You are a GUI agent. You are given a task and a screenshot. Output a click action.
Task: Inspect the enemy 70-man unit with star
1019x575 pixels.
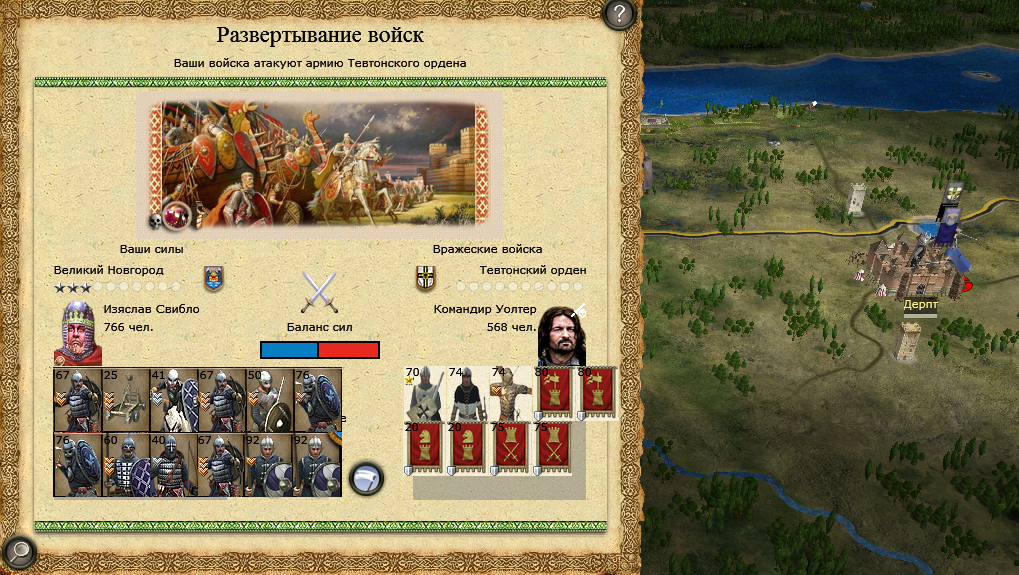click(423, 394)
